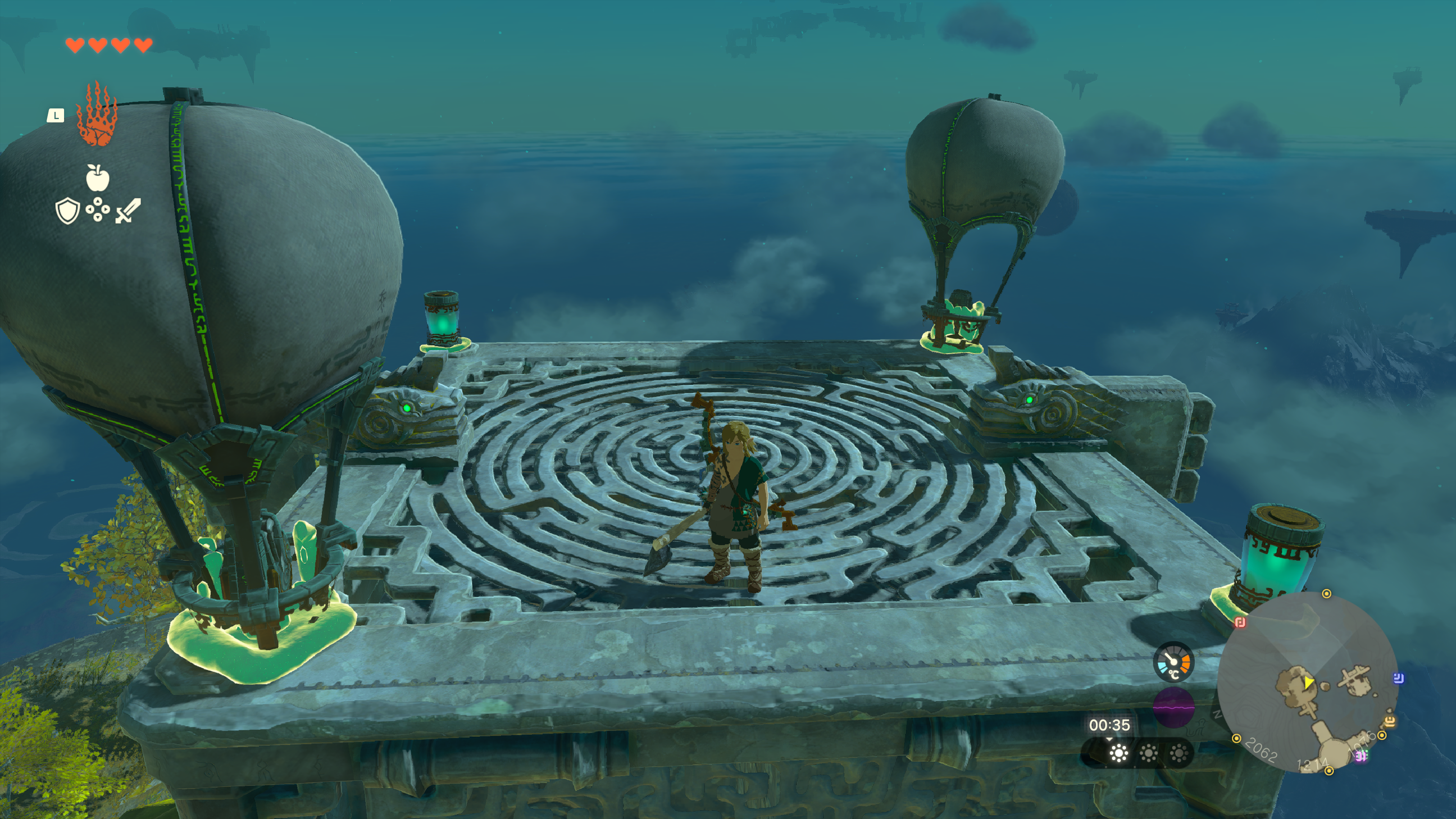Select the blue shrine marker on minimap
This screenshot has width=1456, height=819.
coord(1398,678)
